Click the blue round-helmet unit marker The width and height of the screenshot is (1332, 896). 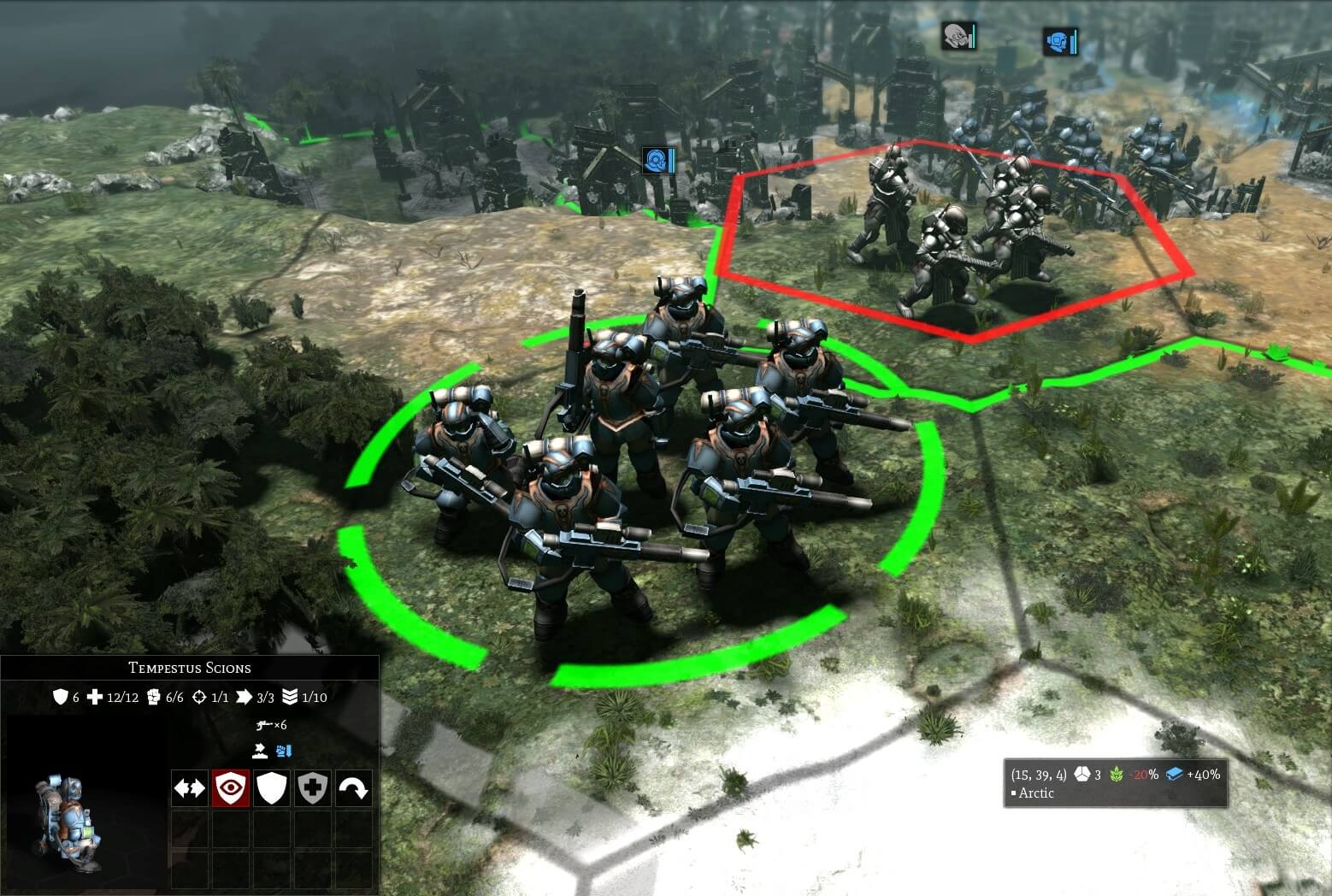click(x=658, y=160)
